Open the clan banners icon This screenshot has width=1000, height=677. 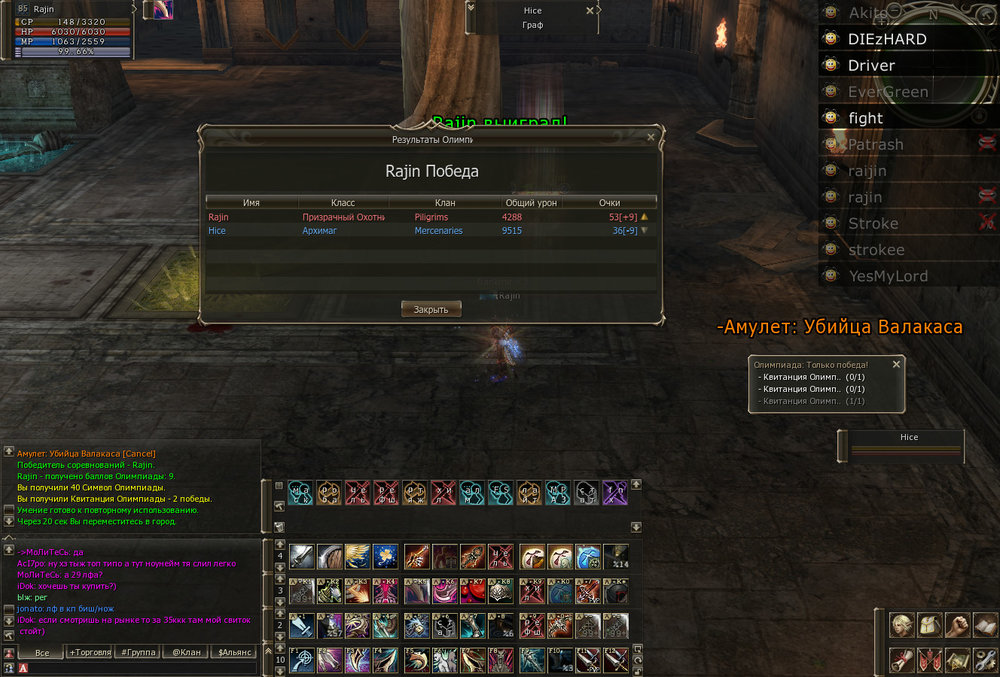[931, 660]
